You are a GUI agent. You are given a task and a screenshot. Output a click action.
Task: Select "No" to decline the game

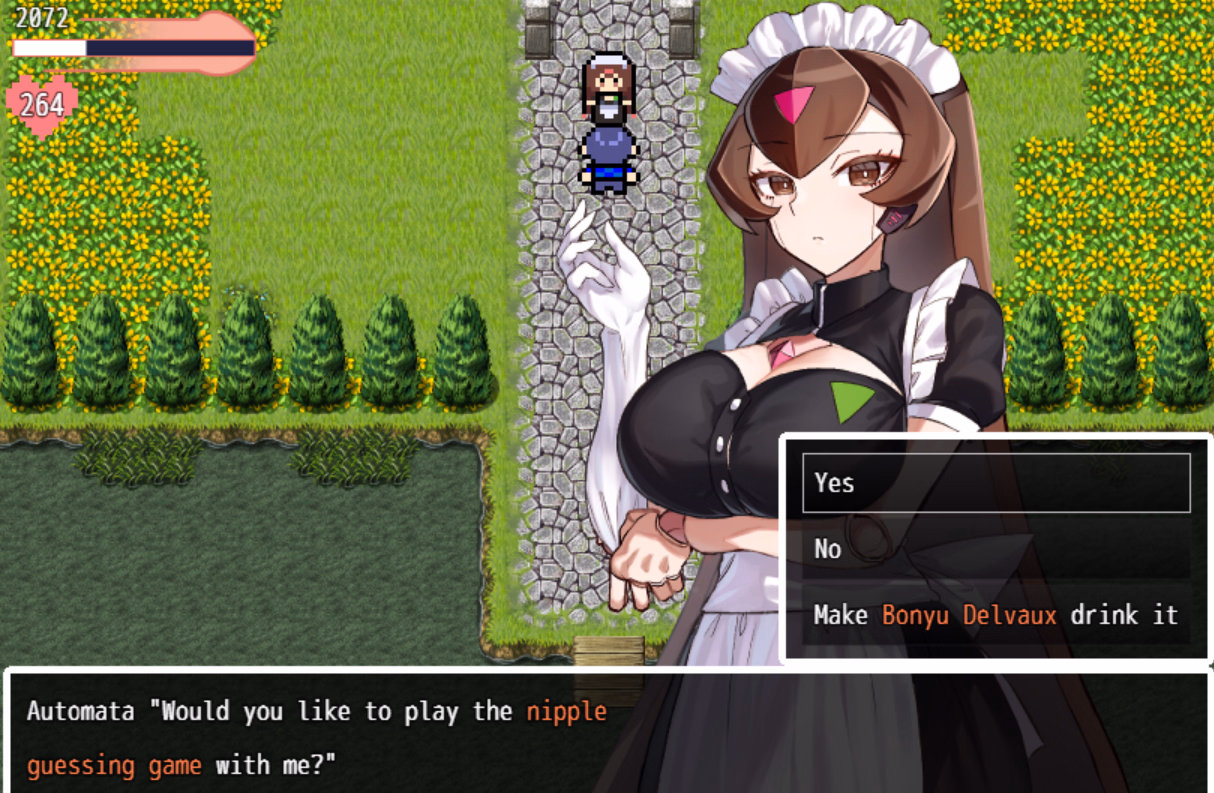tap(995, 549)
